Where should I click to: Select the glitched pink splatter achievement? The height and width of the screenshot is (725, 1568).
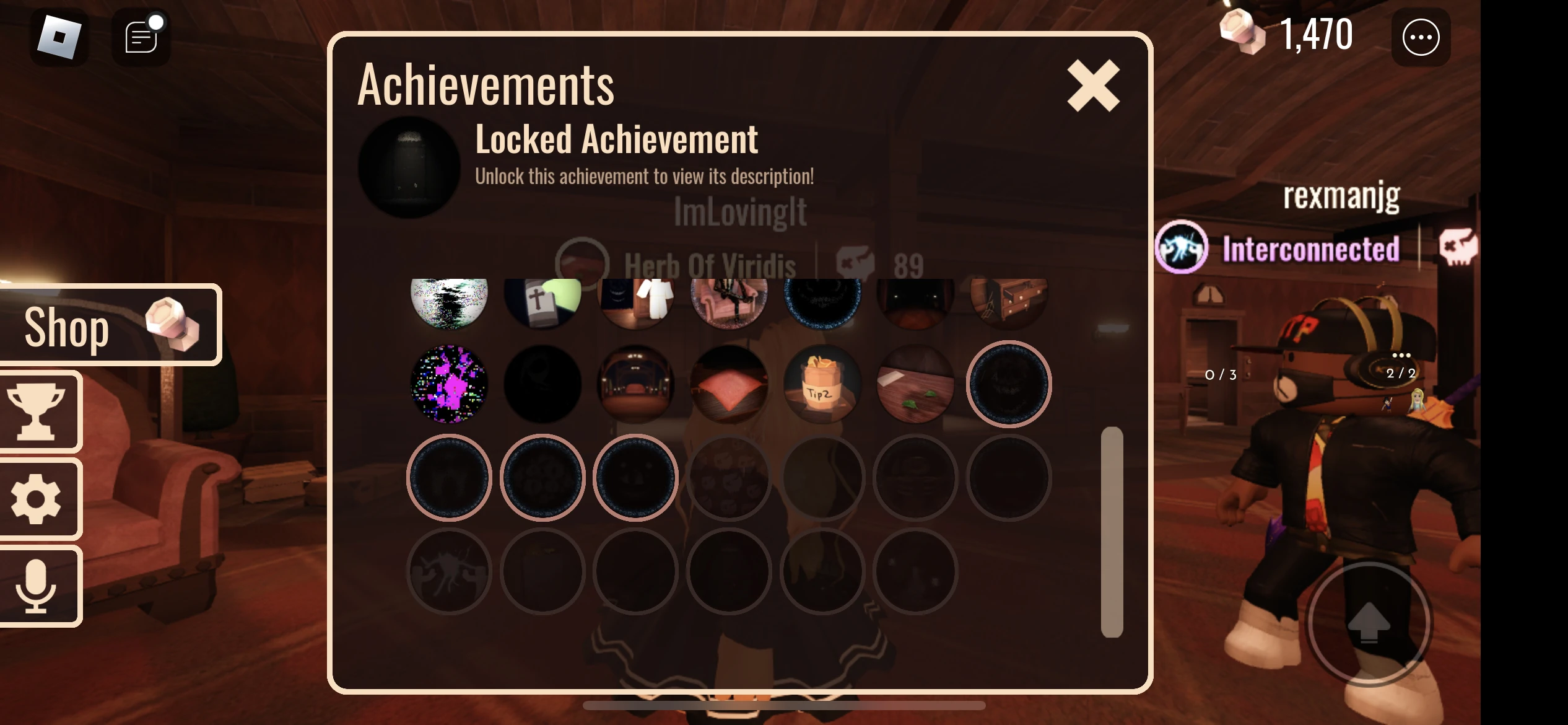click(x=449, y=384)
